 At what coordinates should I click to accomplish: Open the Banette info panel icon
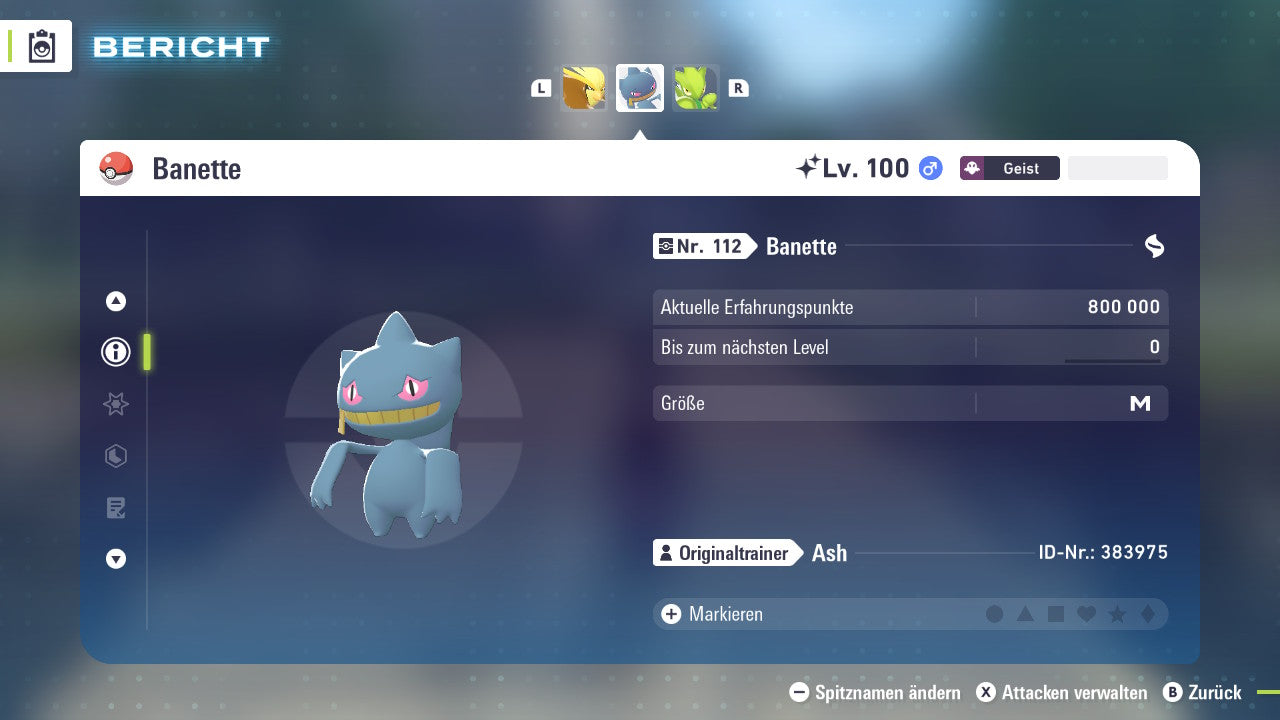[115, 352]
